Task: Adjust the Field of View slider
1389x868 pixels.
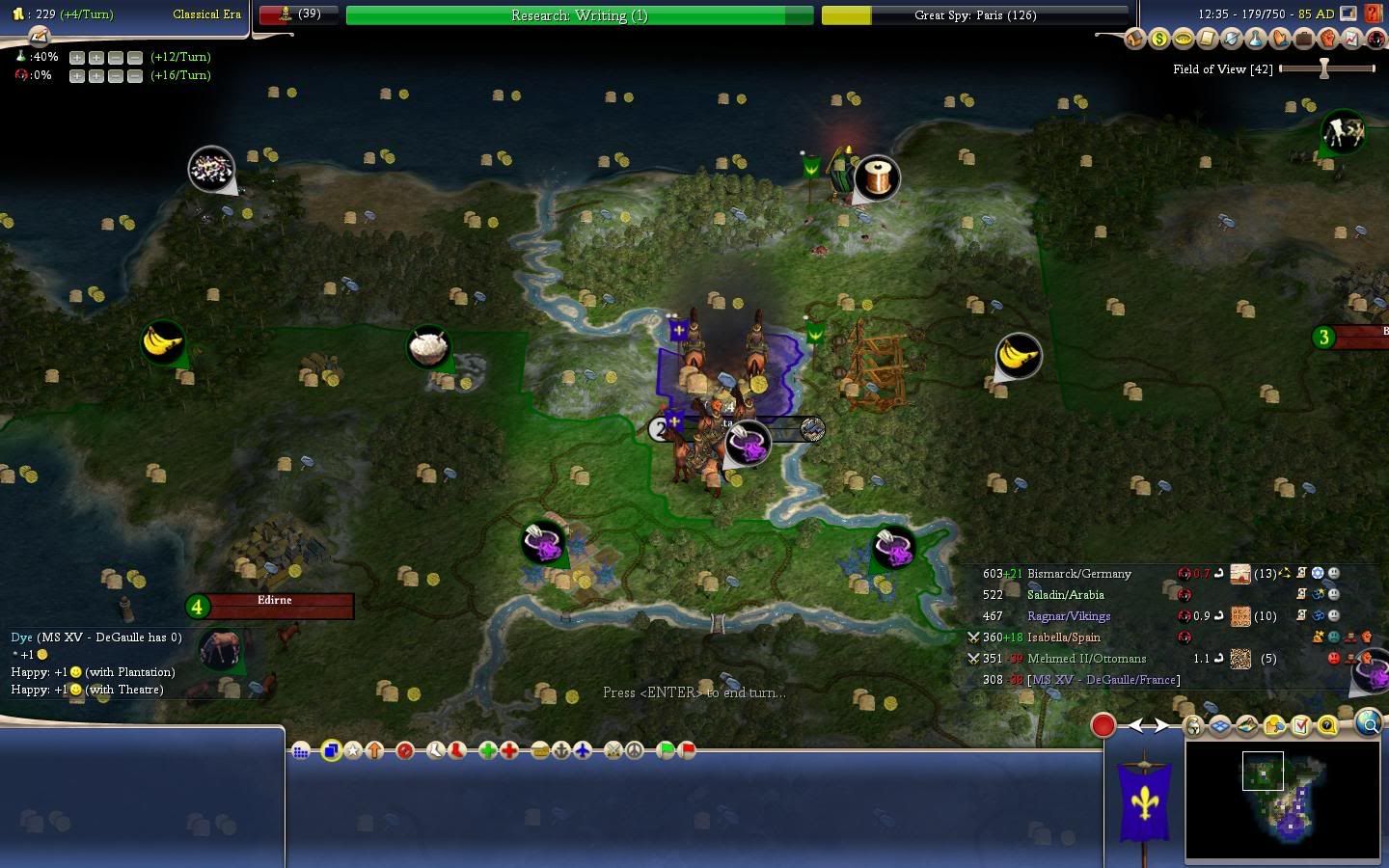Action: click(1325, 68)
